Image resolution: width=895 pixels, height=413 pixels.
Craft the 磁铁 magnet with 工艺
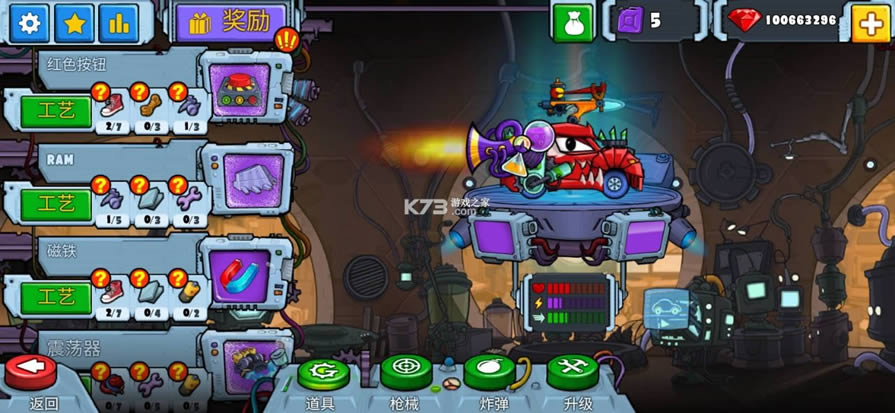[x=55, y=296]
